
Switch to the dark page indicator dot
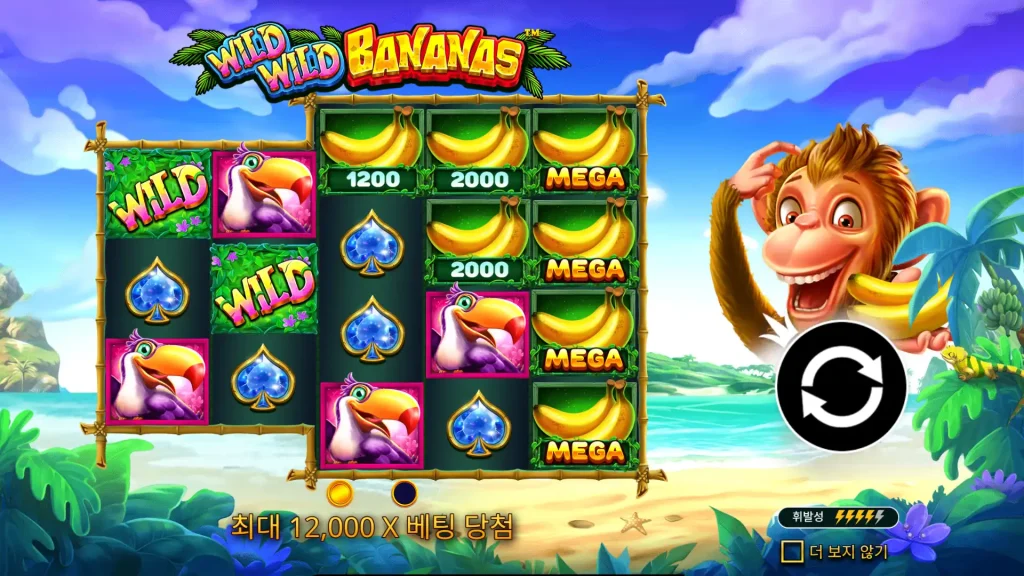point(404,493)
